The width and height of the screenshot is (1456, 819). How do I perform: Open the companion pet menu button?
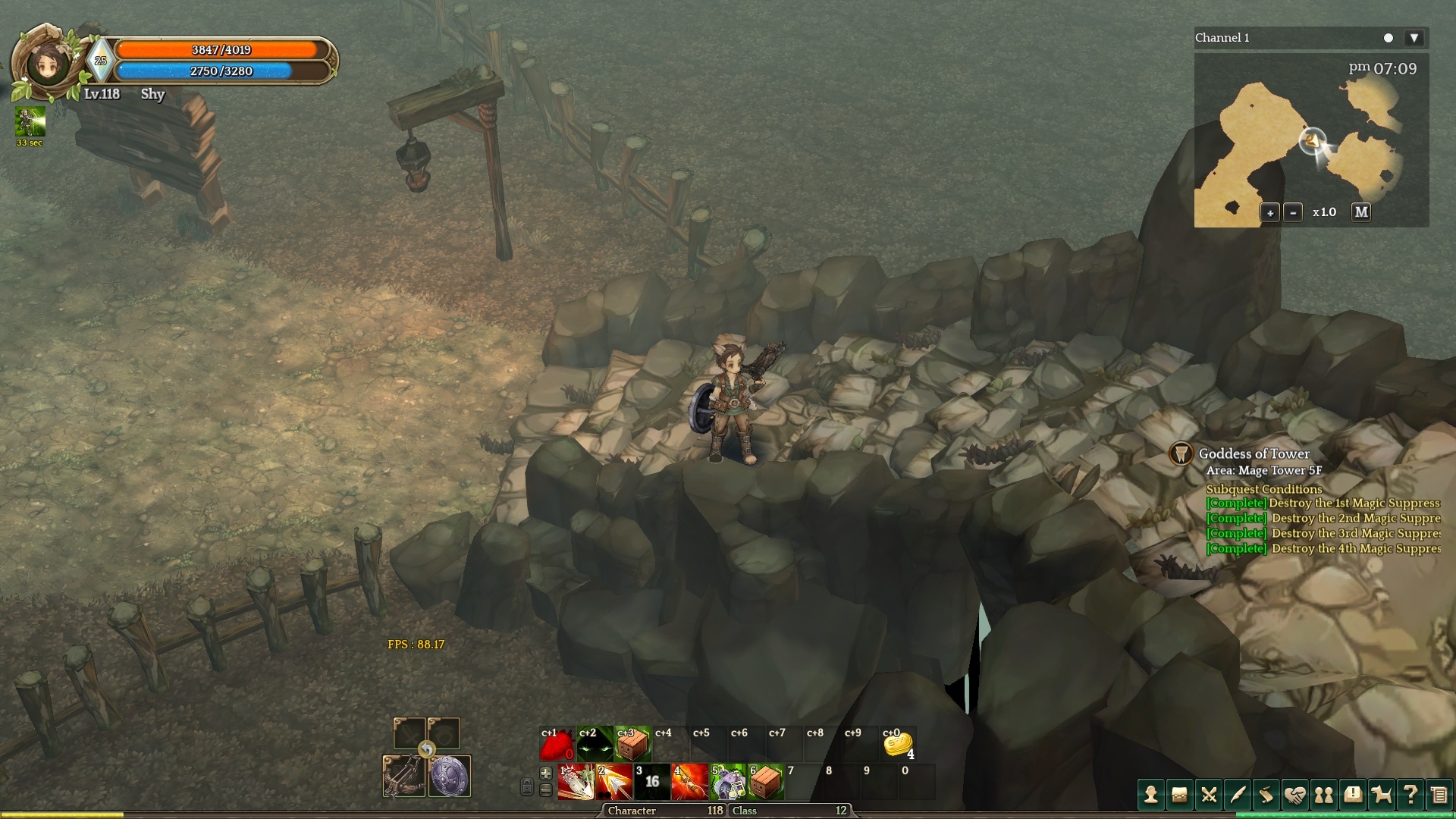[x=1382, y=795]
